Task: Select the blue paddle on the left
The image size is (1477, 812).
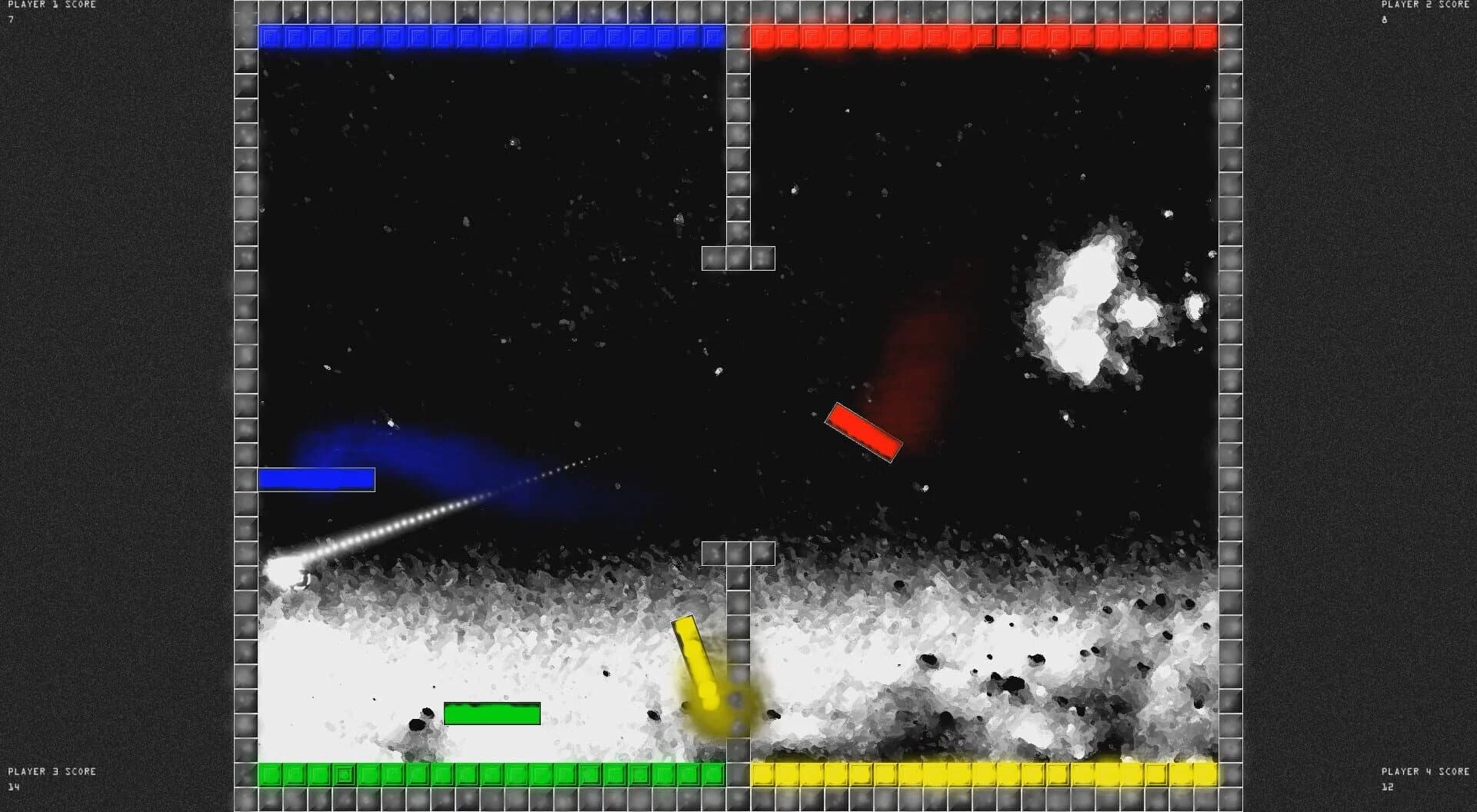Action: tap(316, 478)
